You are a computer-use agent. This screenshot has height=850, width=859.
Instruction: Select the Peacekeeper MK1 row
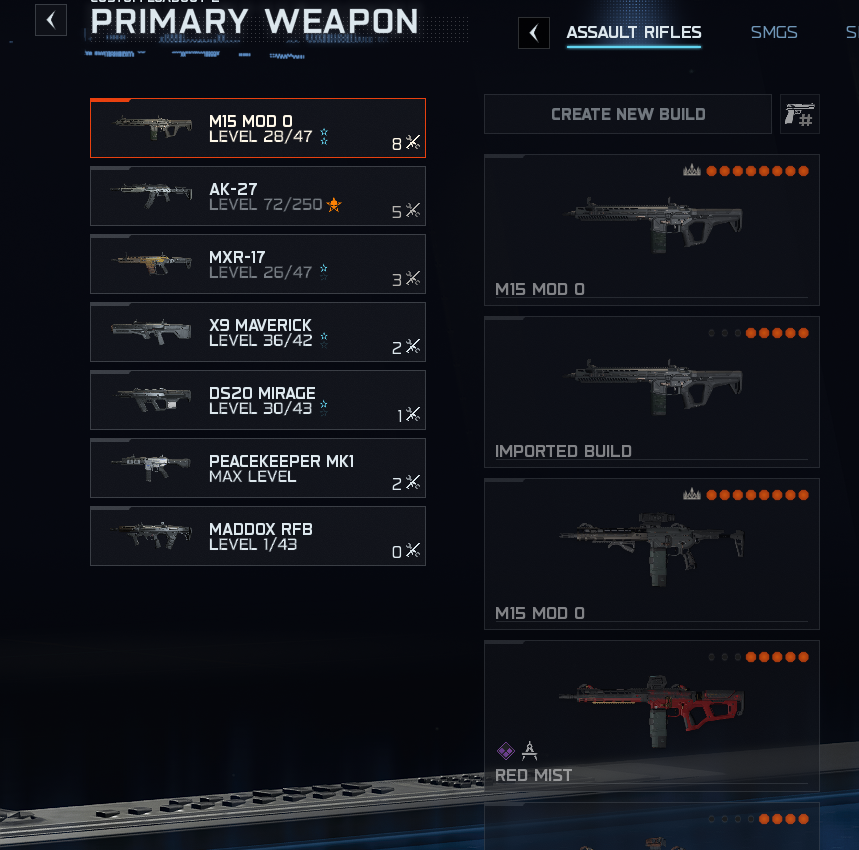258,468
